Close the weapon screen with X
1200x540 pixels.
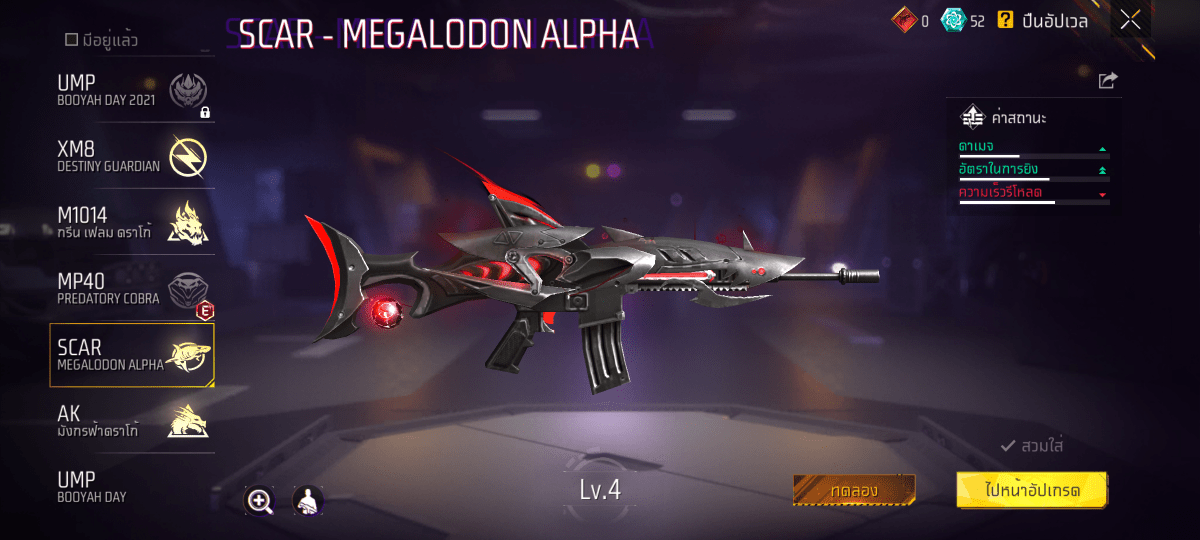pyautogui.click(x=1130, y=20)
